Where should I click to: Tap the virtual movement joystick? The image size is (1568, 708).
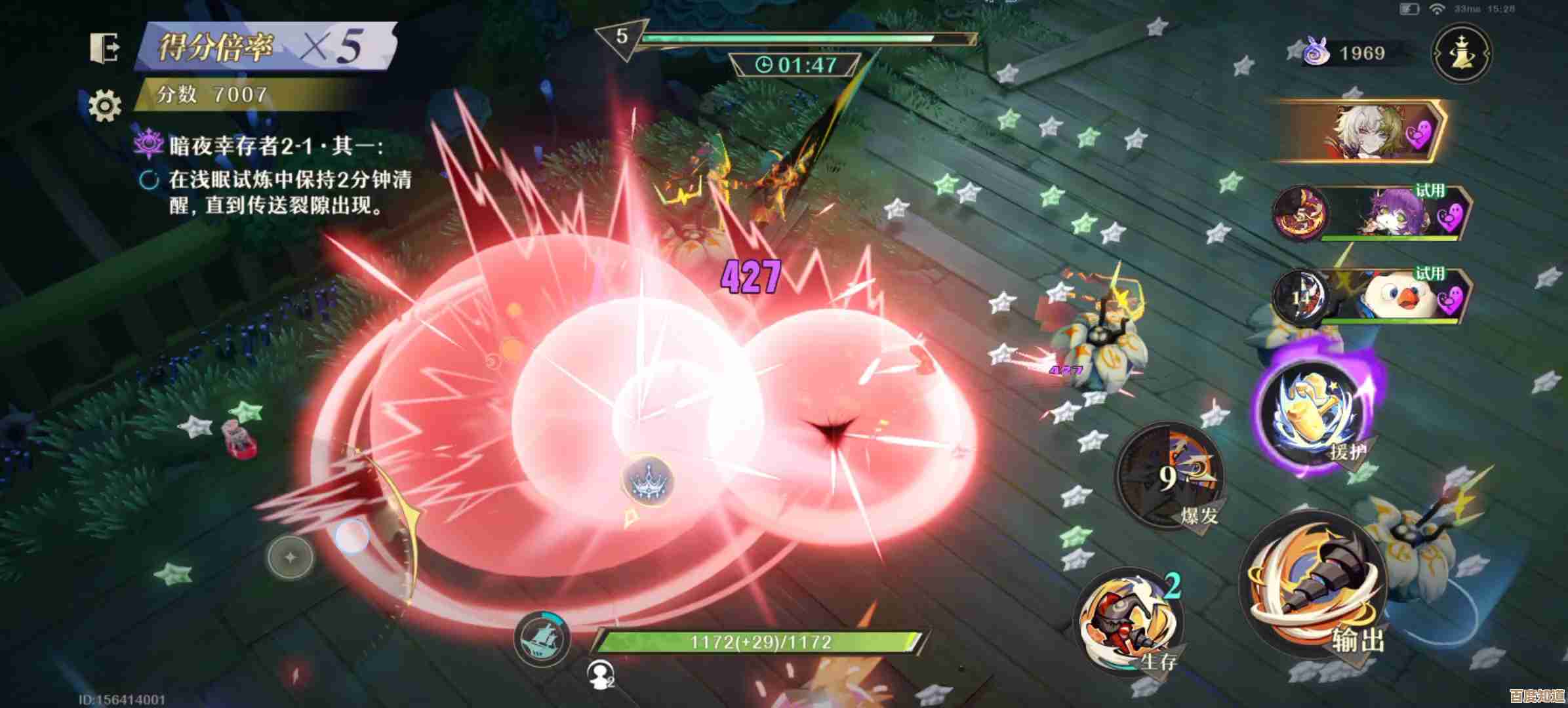coord(291,557)
